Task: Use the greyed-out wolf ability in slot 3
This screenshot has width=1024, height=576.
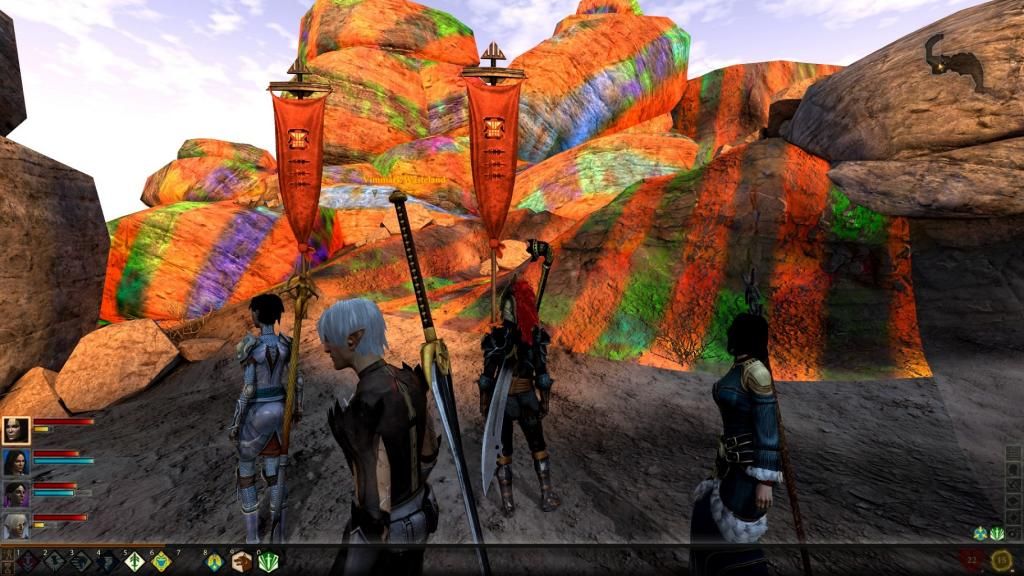Action: pyautogui.click(x=81, y=561)
